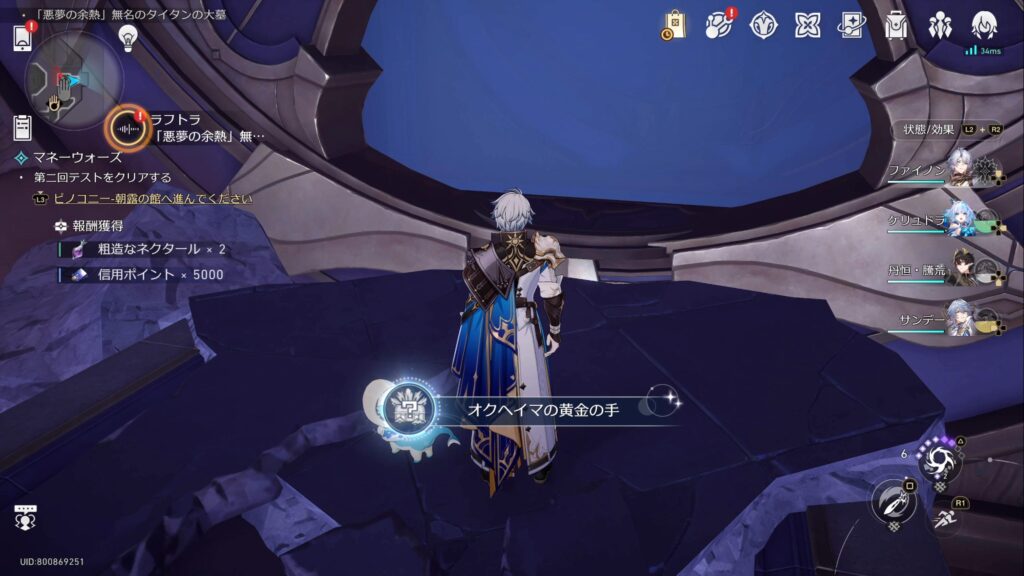The image size is (1024, 576).
Task: Open the lightbulb hint icon
Action: [127, 38]
